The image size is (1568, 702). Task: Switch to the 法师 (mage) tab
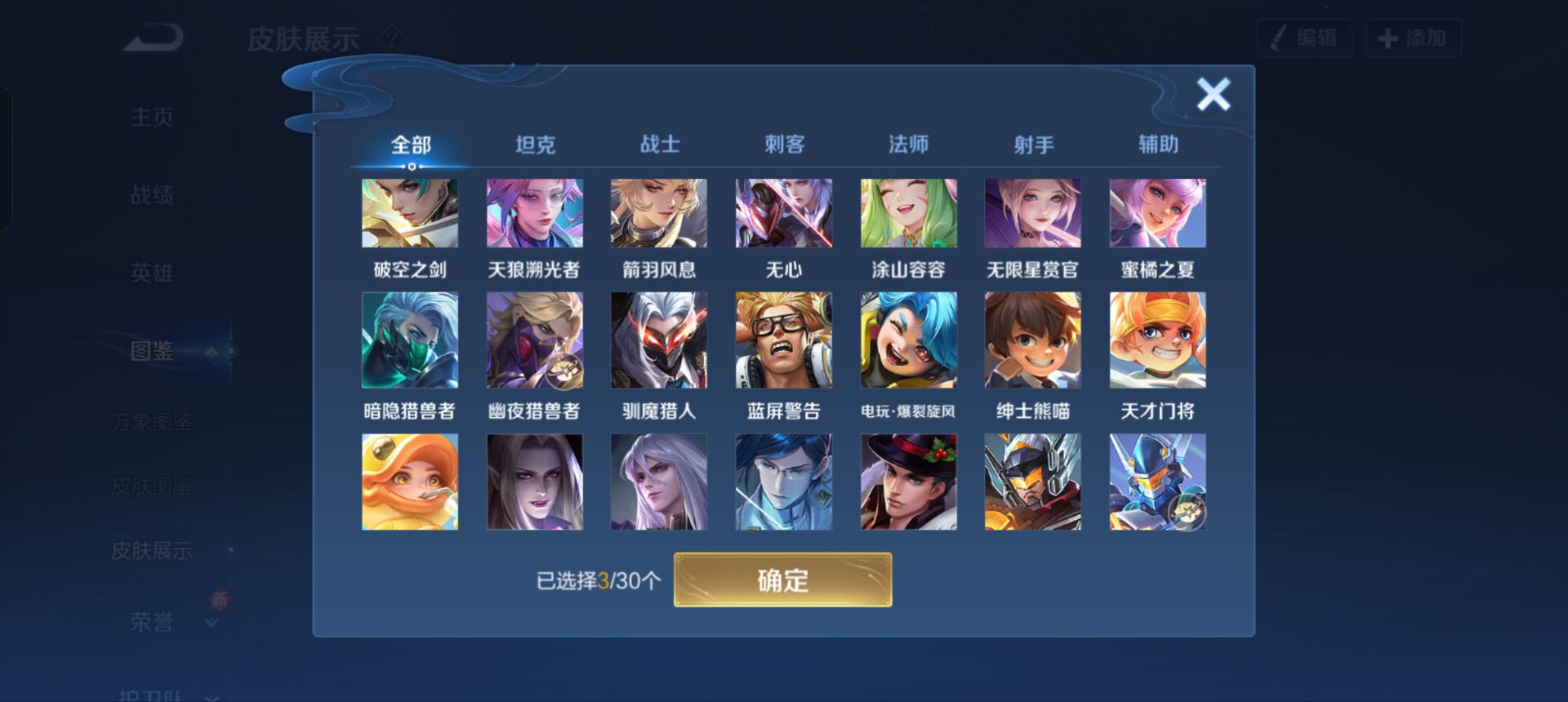click(x=909, y=143)
